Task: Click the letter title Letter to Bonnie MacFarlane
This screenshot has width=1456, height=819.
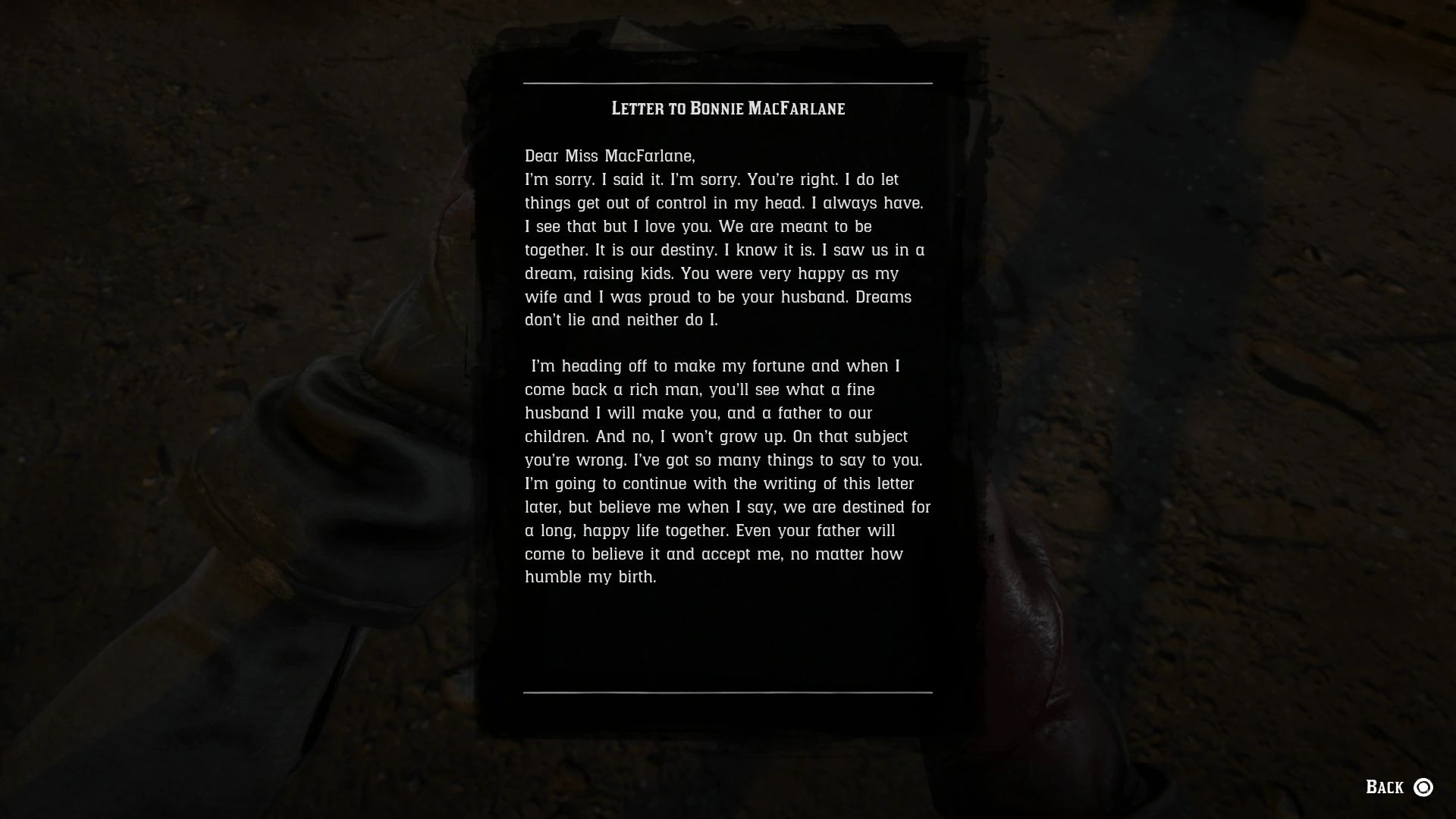Action: 727,108
